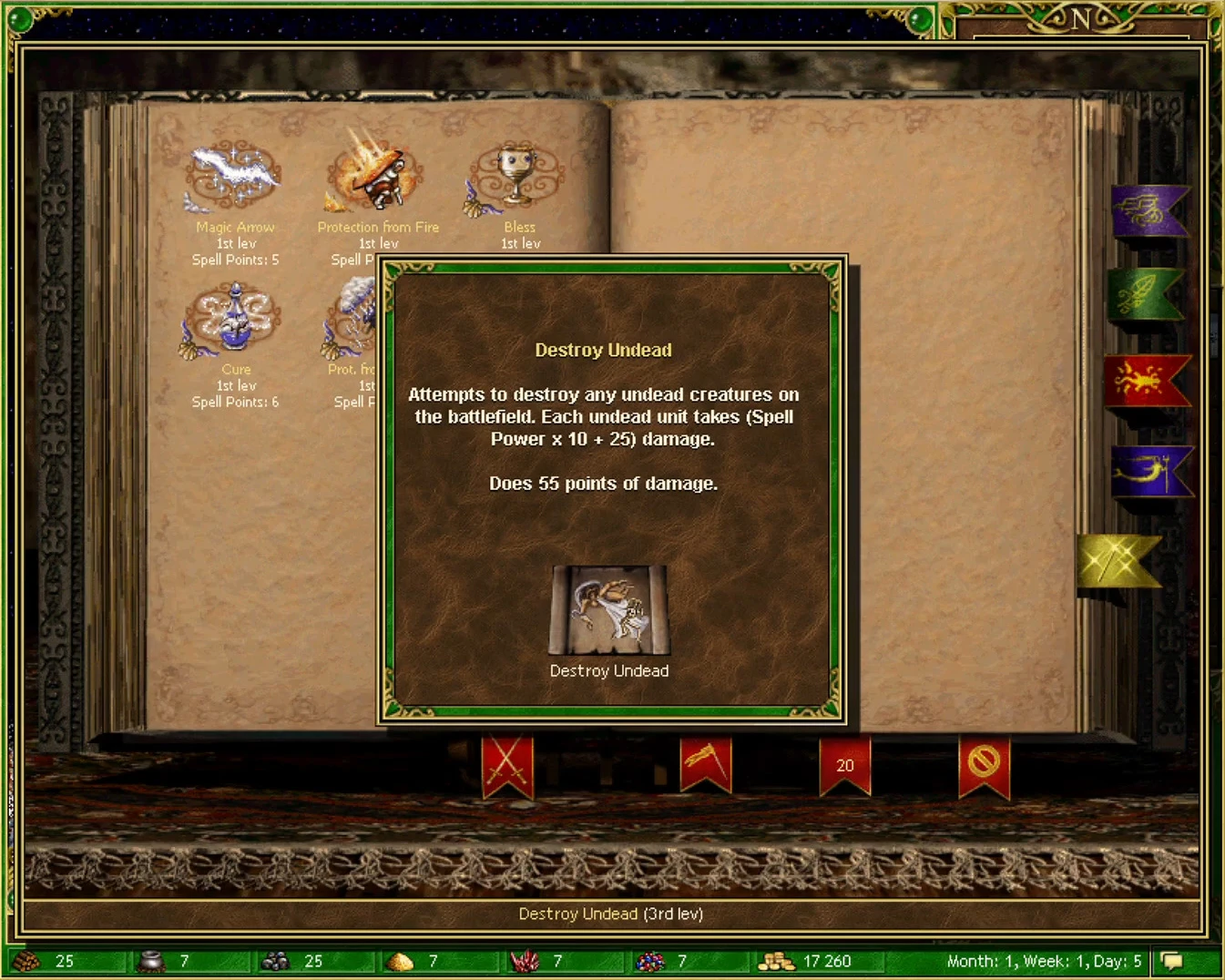The image size is (1225, 980).
Task: Select the Cure spell
Action: (x=234, y=319)
